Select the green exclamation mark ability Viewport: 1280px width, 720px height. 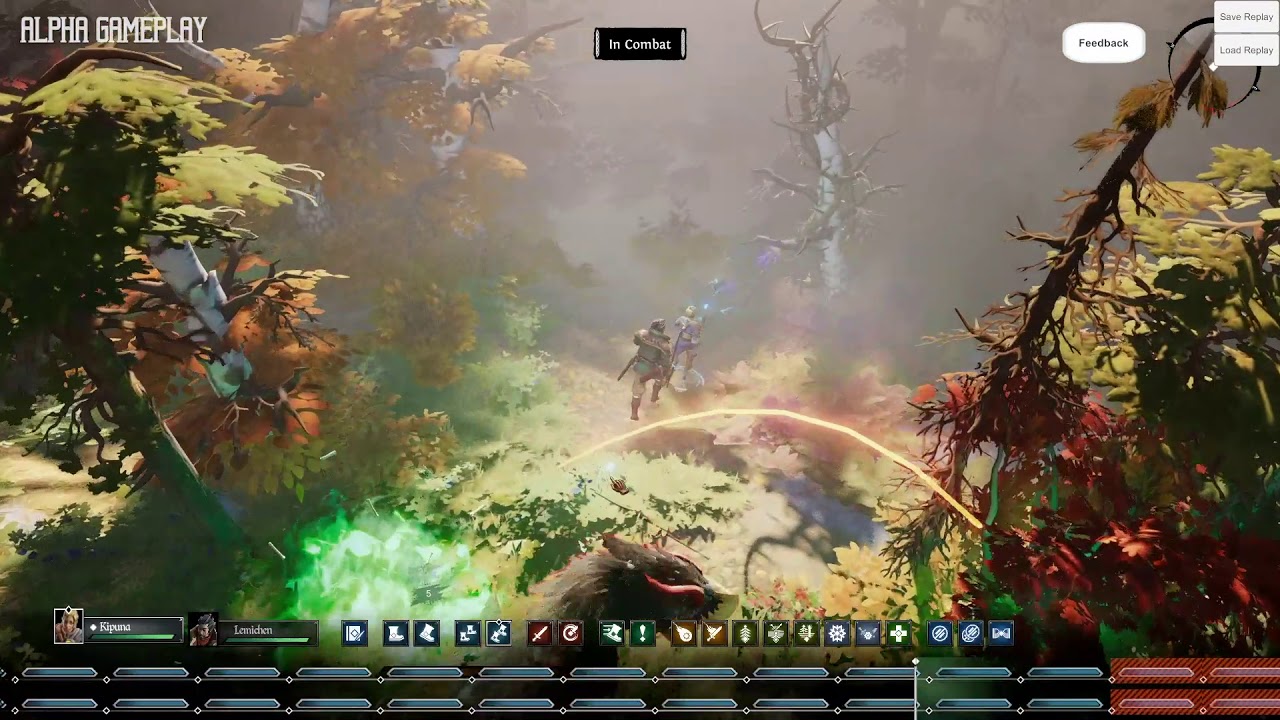(x=643, y=633)
